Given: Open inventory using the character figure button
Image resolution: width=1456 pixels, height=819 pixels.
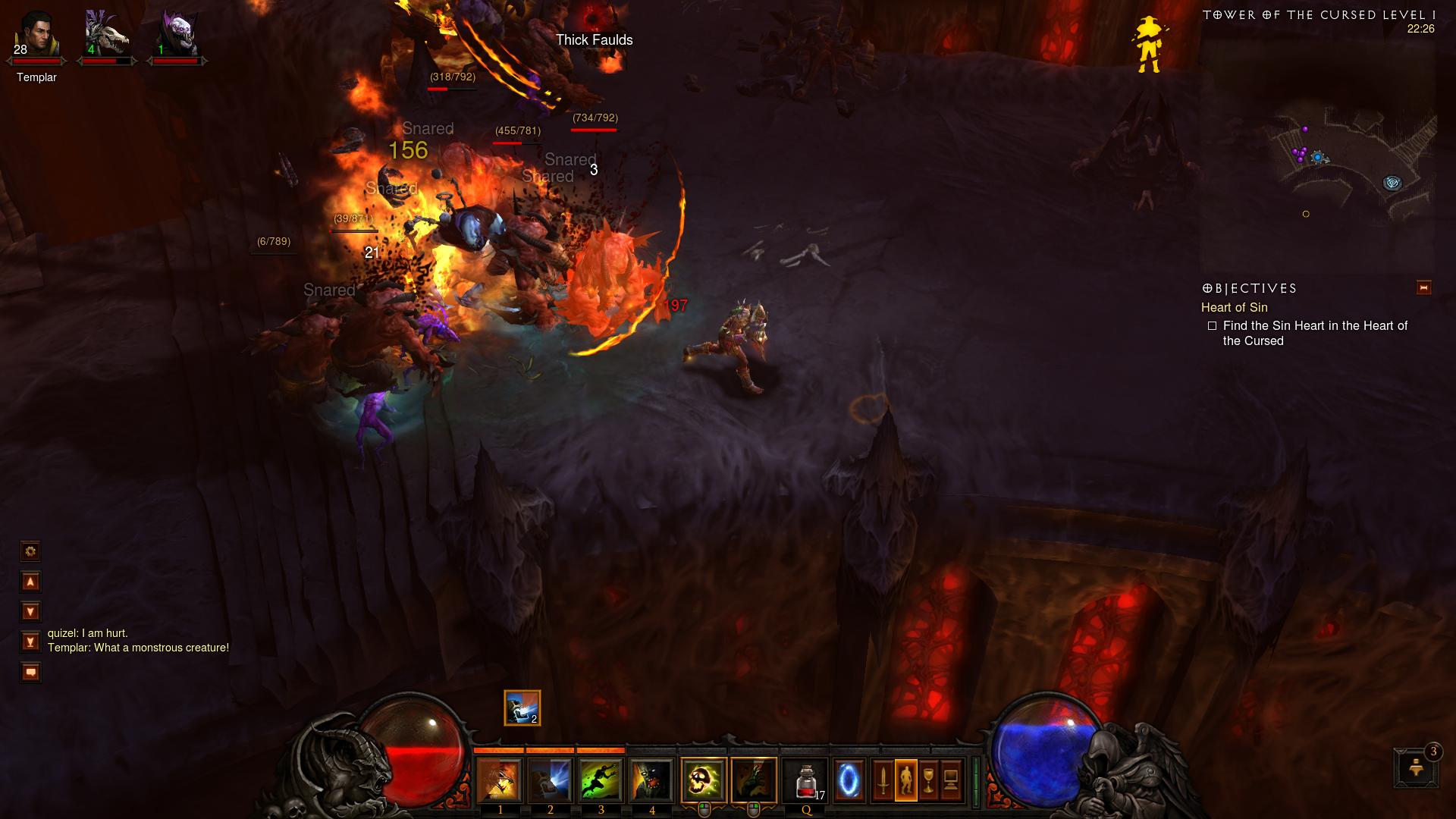Looking at the screenshot, I should [x=905, y=780].
